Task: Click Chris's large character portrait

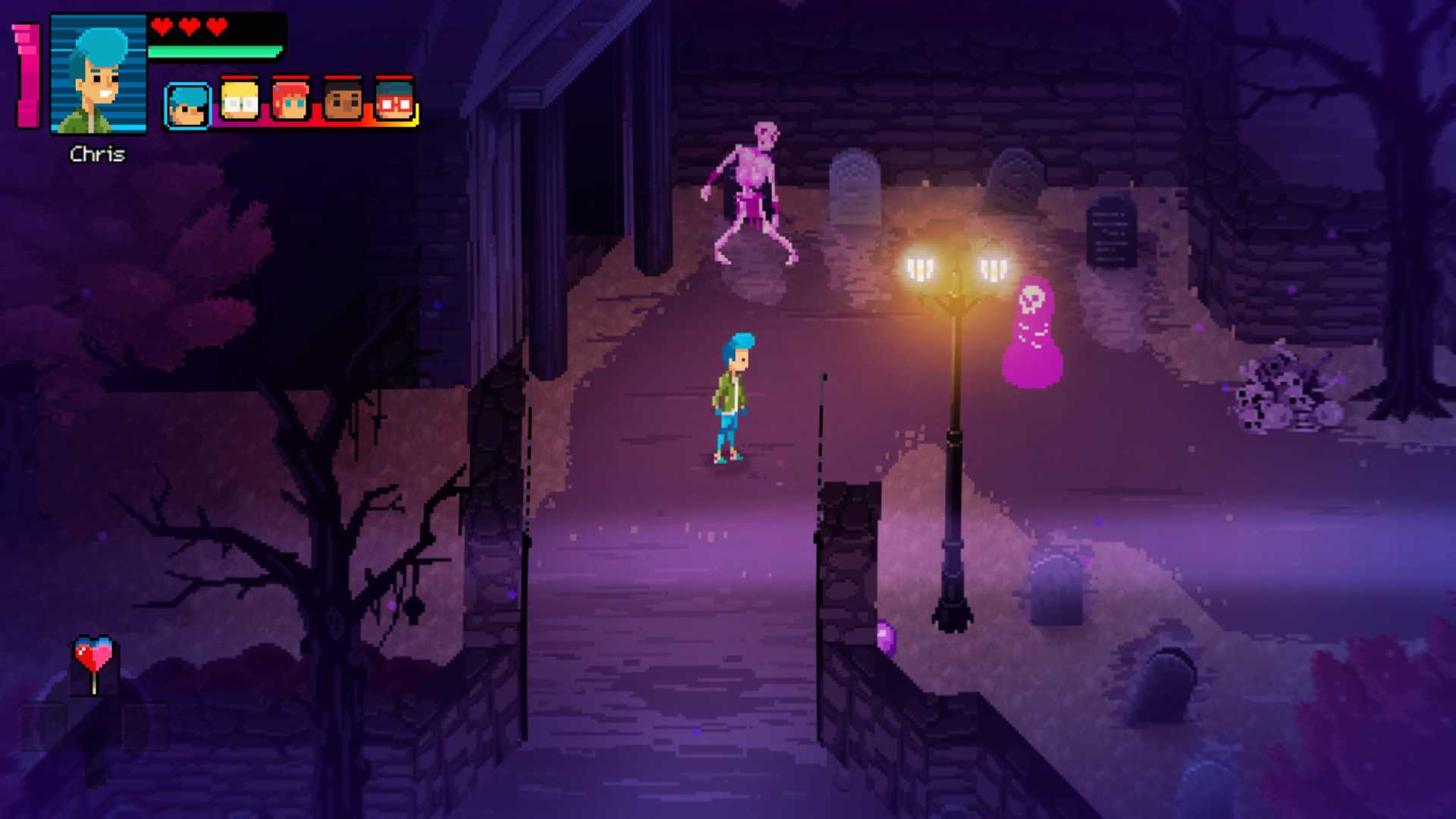Action: pyautogui.click(x=98, y=74)
